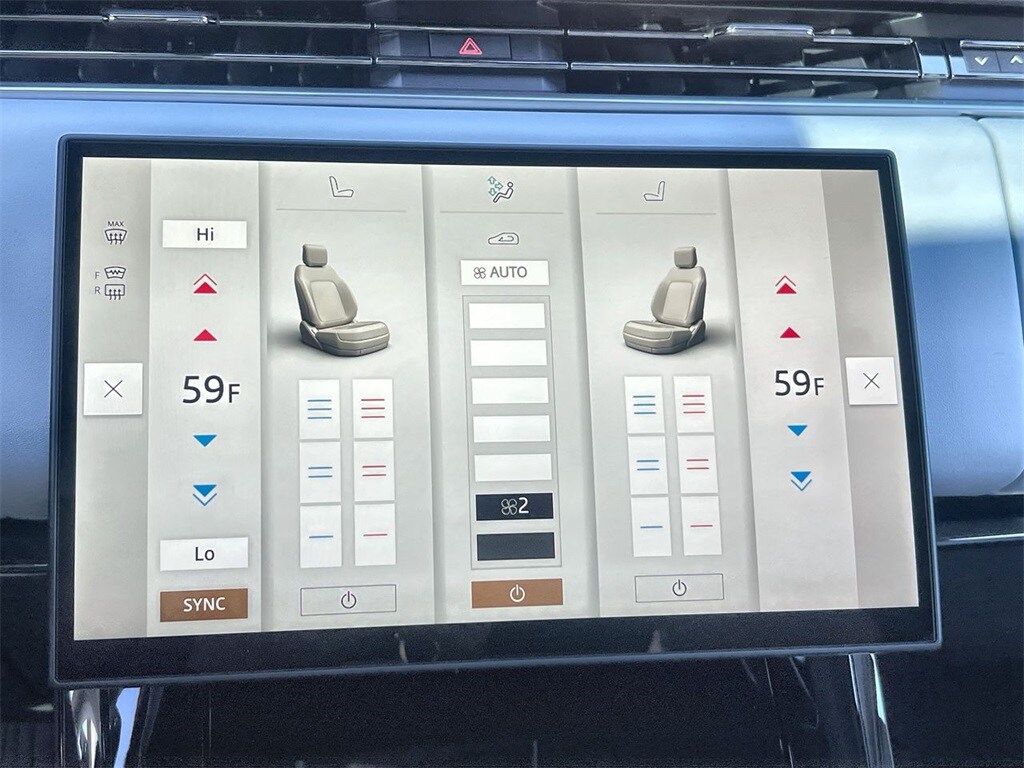Lower right temperature with the double blue arrow

(800, 480)
